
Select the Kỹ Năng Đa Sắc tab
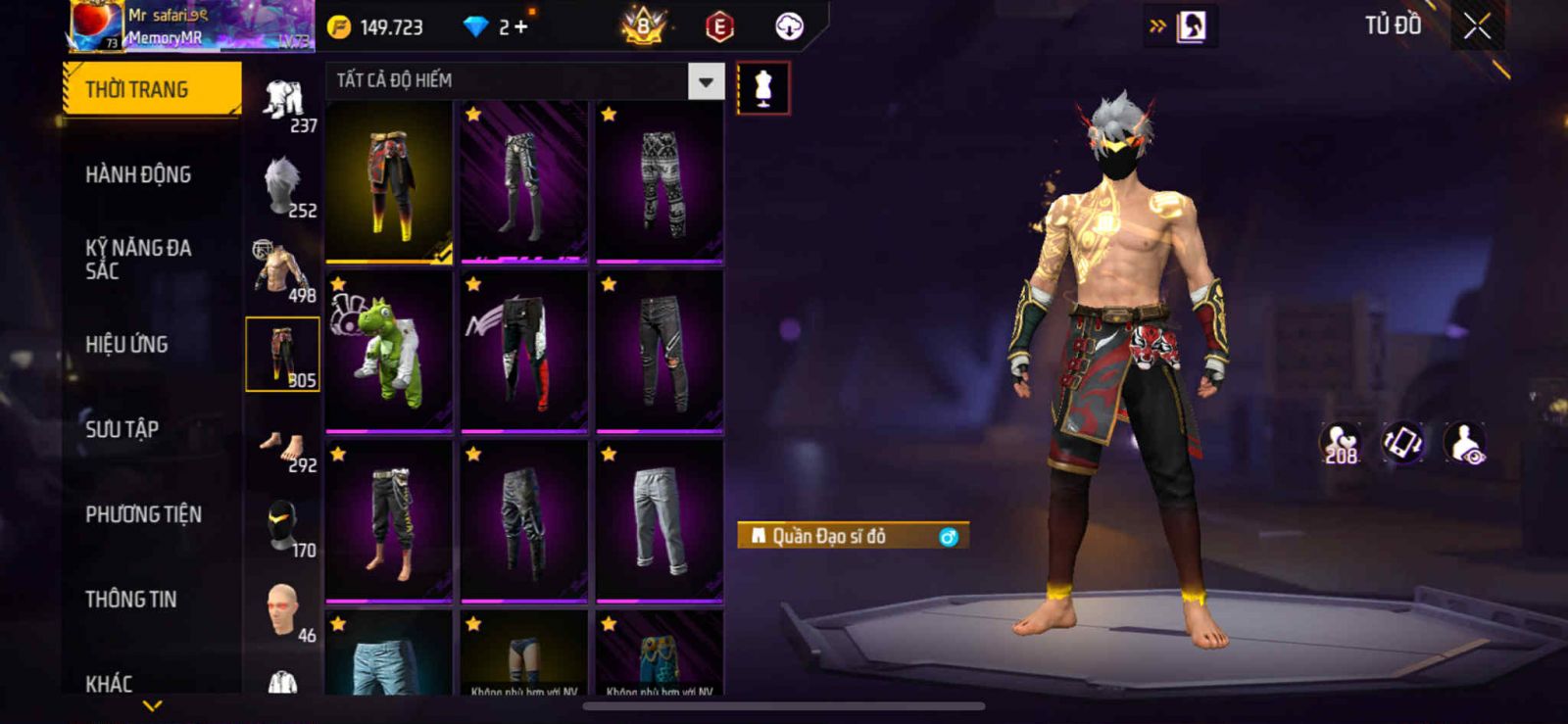pos(138,260)
